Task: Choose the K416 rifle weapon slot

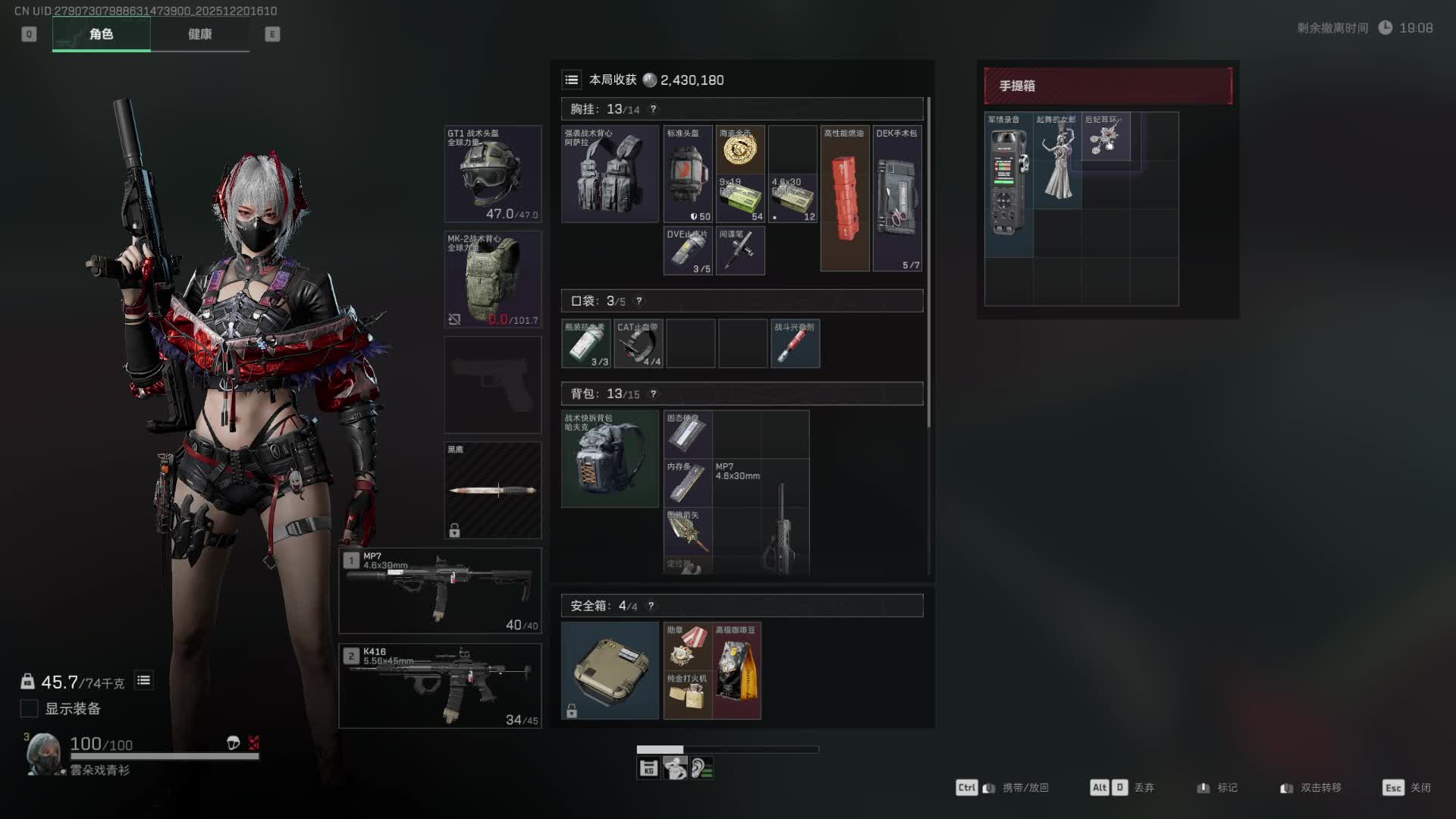Action: (x=440, y=686)
